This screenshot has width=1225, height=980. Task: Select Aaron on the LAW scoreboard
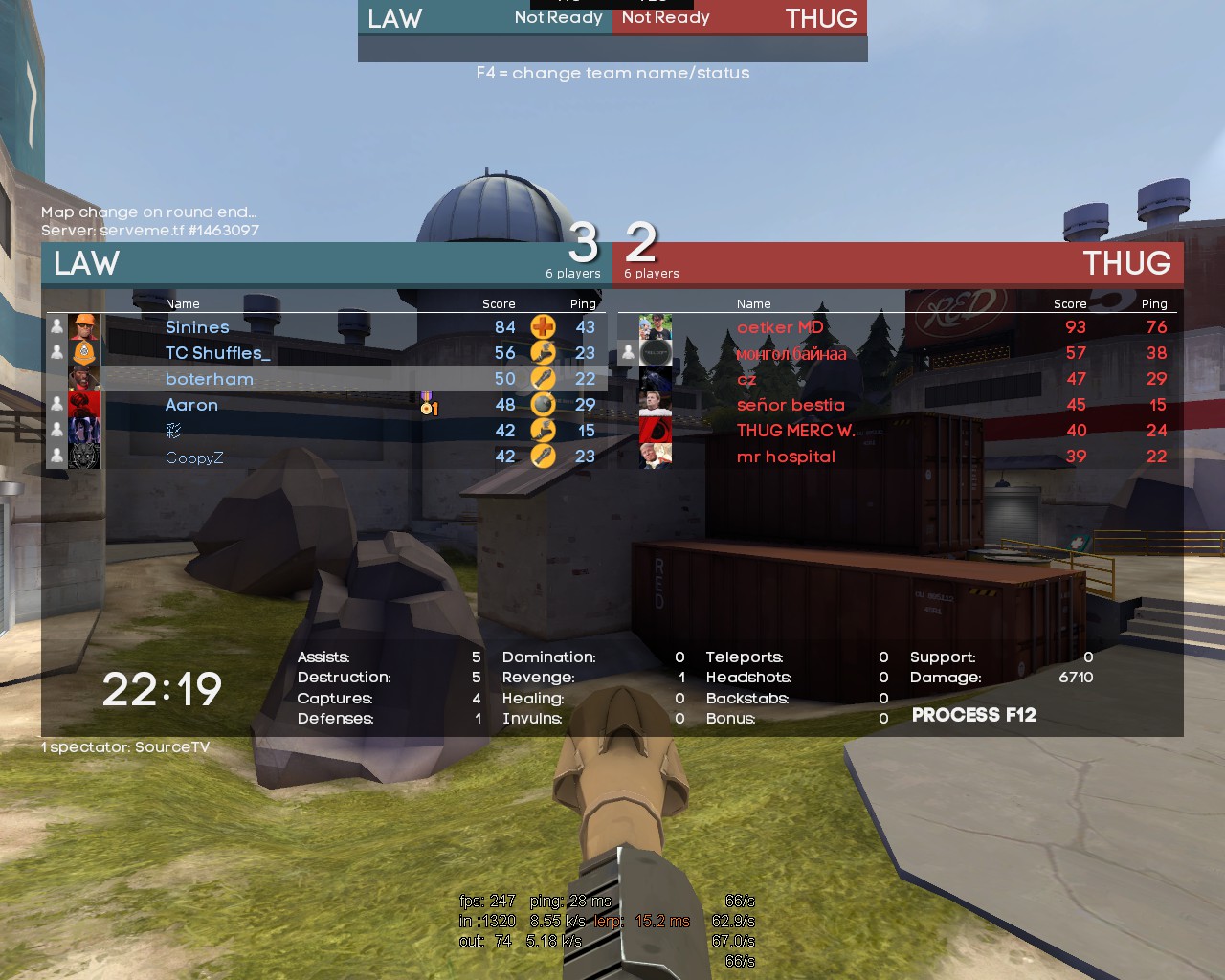click(191, 405)
